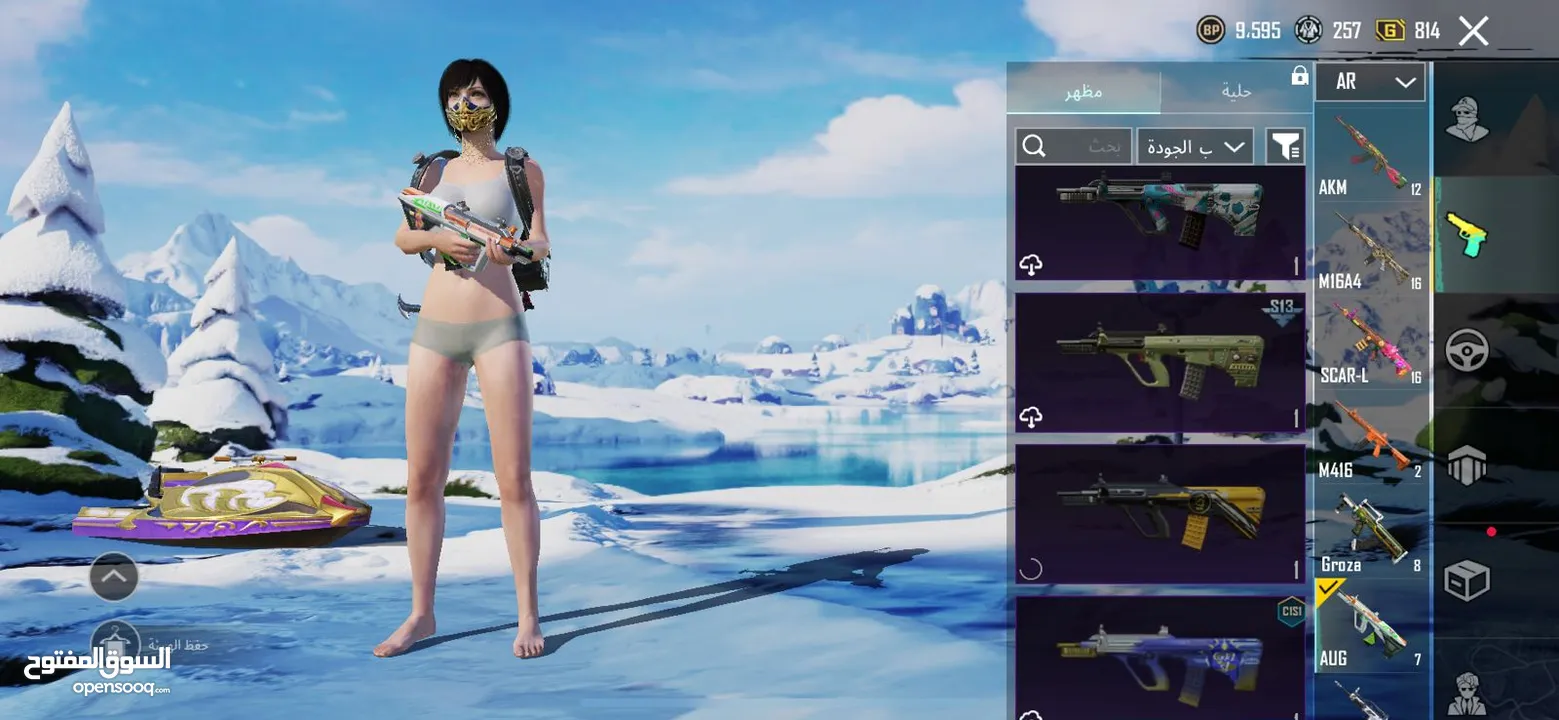This screenshot has width=1559, height=720.
Task: Open the حلية ornament tab
Action: [x=1236, y=92]
